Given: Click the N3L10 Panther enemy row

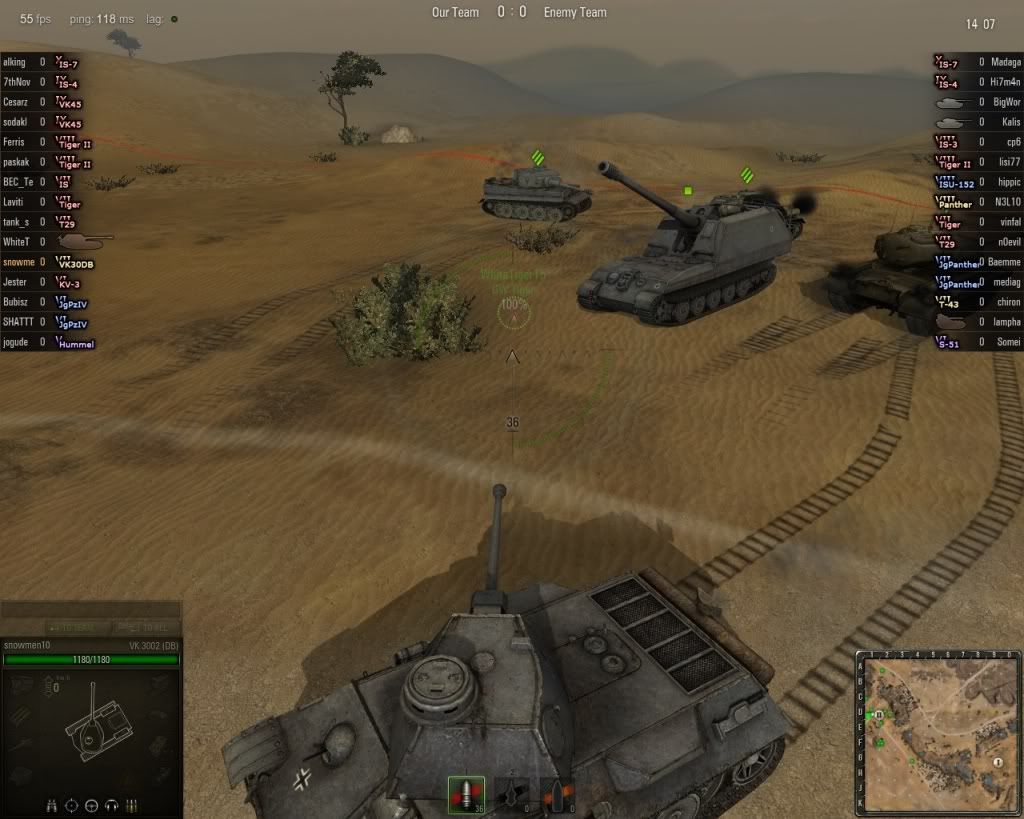Looking at the screenshot, I should tap(975, 202).
